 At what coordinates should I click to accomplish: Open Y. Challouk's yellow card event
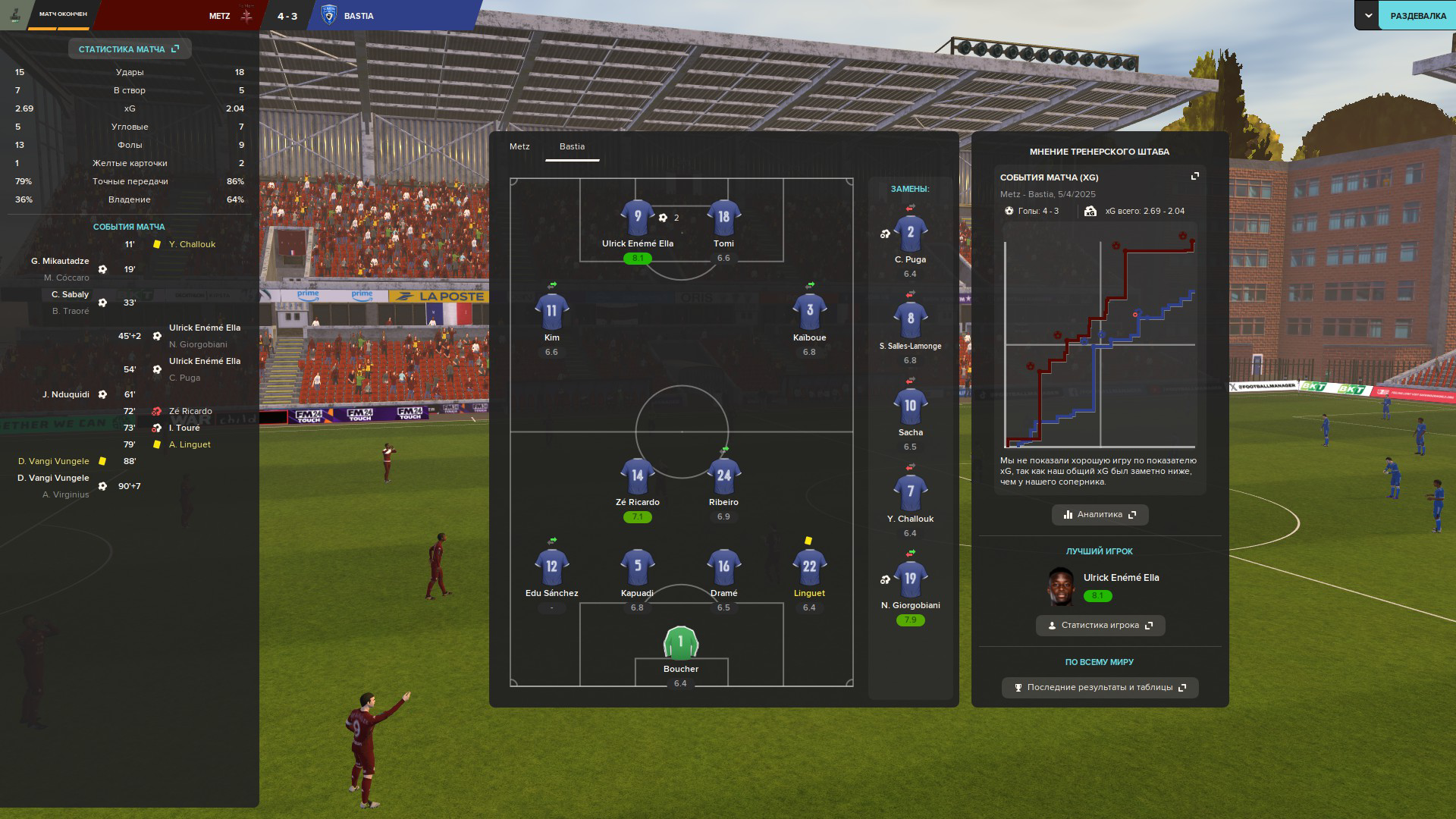[192, 244]
